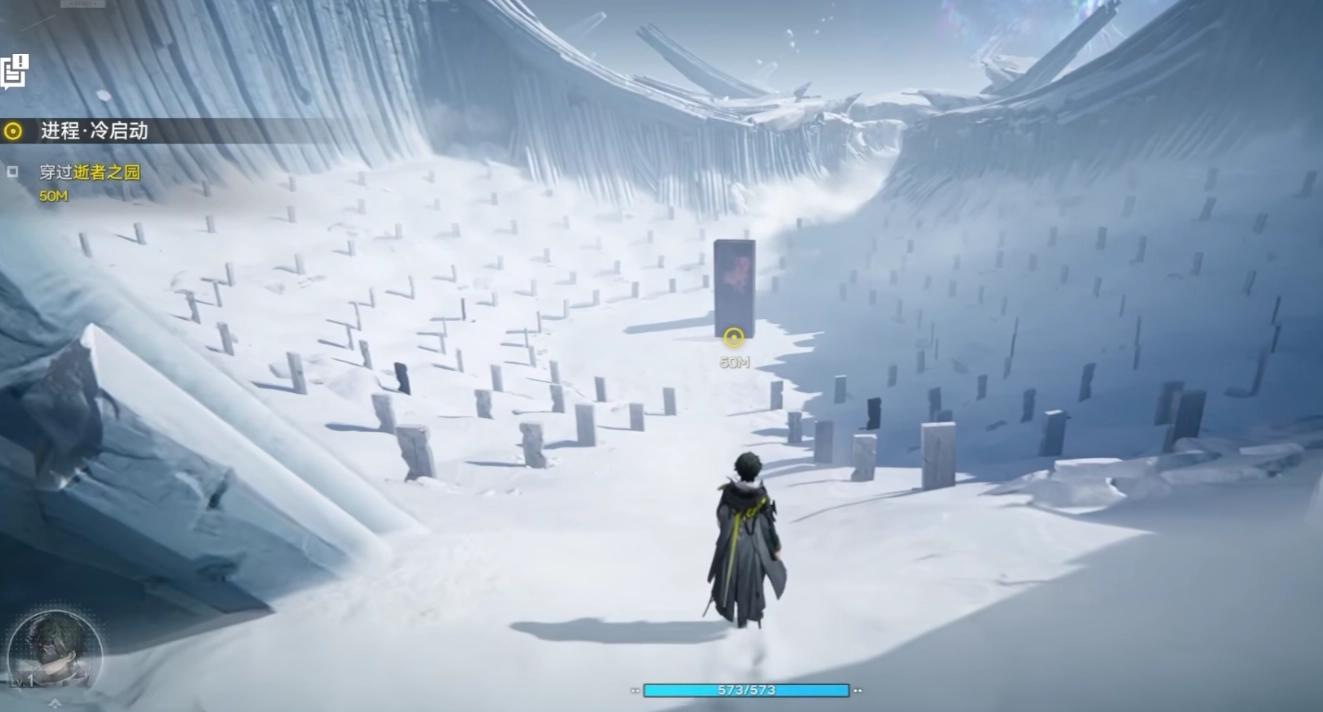Click the yellow 50M waypoint marker
This screenshot has width=1323, height=712.
[734, 339]
